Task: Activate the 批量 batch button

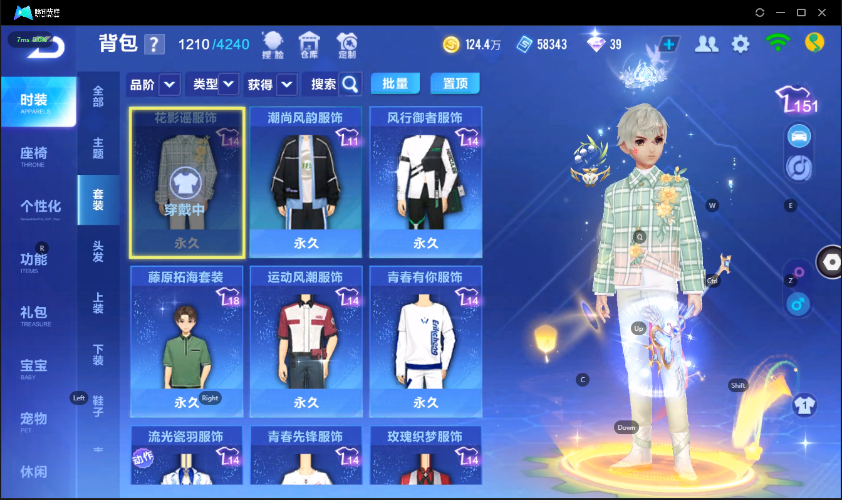Action: tap(395, 83)
